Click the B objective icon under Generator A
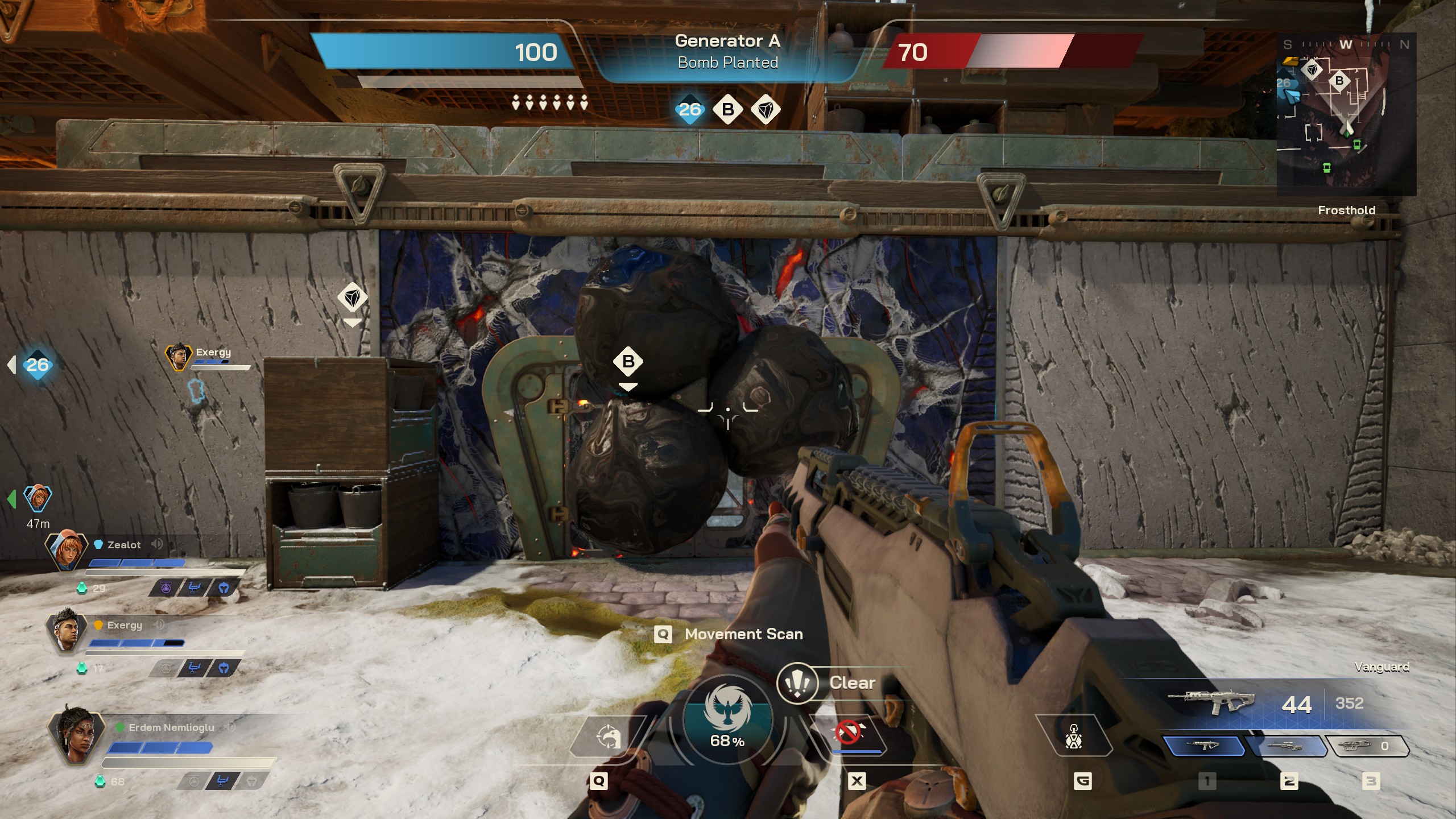The image size is (1456, 819). tap(728, 109)
